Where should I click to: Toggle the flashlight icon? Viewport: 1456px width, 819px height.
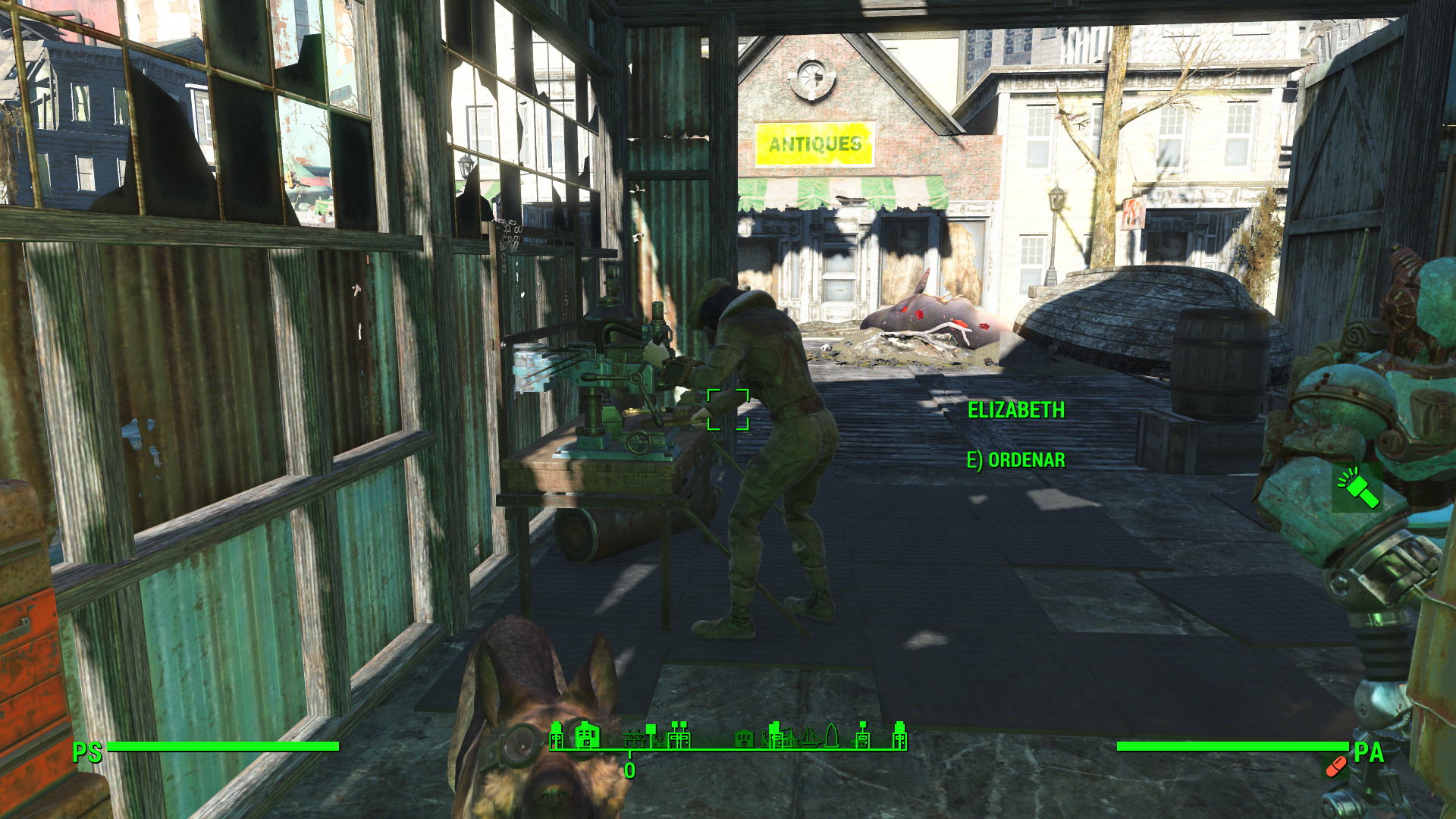tap(1357, 488)
